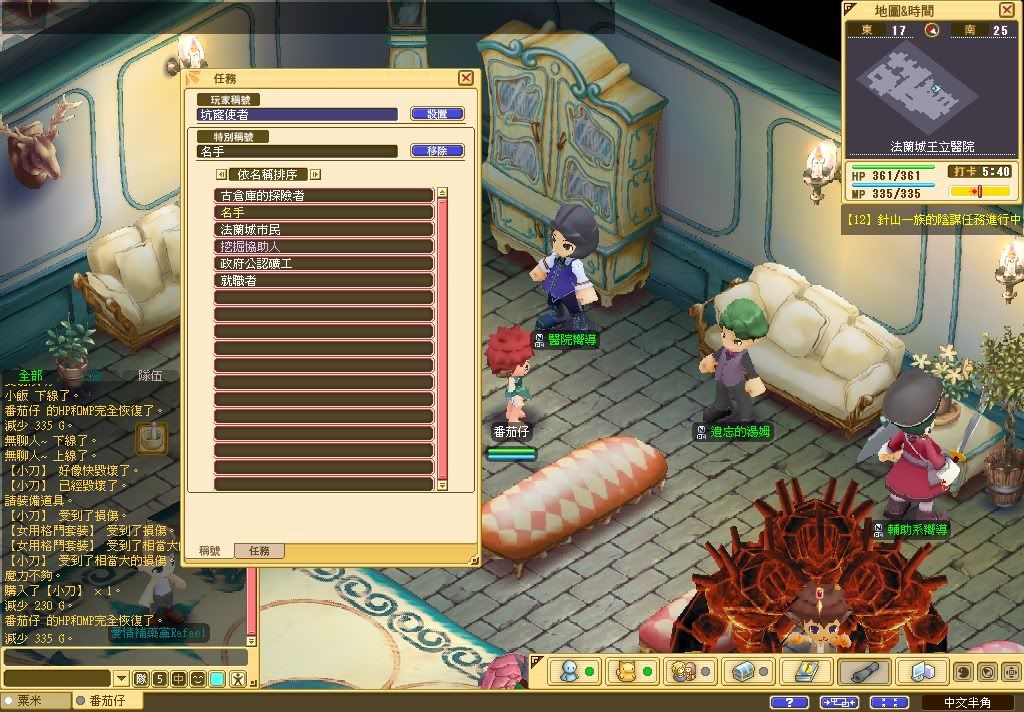Click the next sort-order arrow beside 依名稱排序
This screenshot has width=1024, height=712.
coord(316,174)
